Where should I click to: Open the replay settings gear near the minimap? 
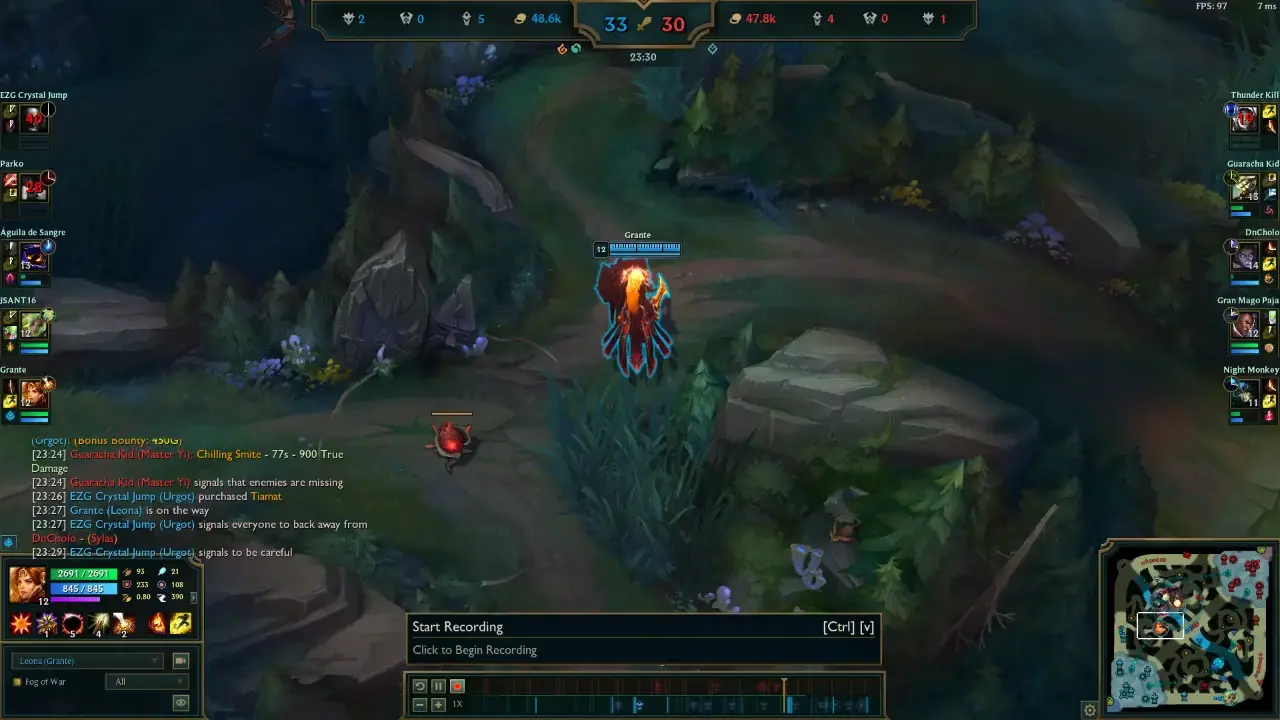[1089, 710]
